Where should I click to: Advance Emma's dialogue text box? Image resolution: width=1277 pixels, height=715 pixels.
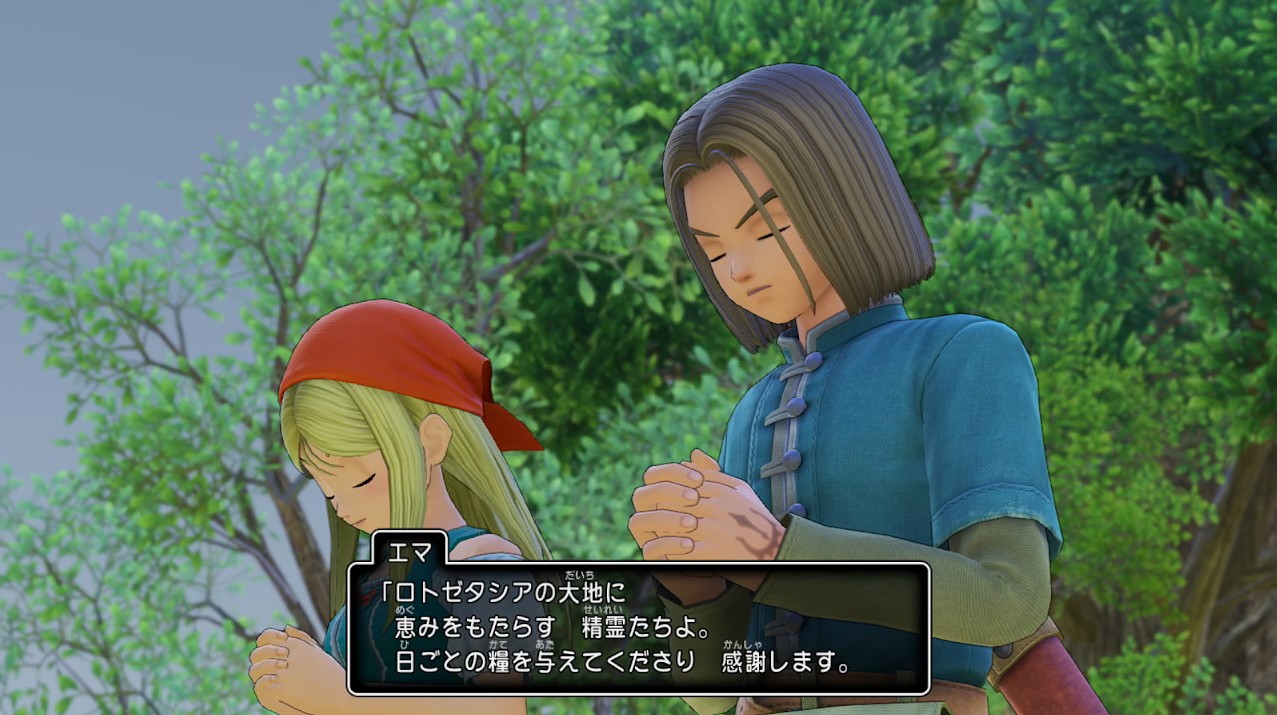point(638,628)
